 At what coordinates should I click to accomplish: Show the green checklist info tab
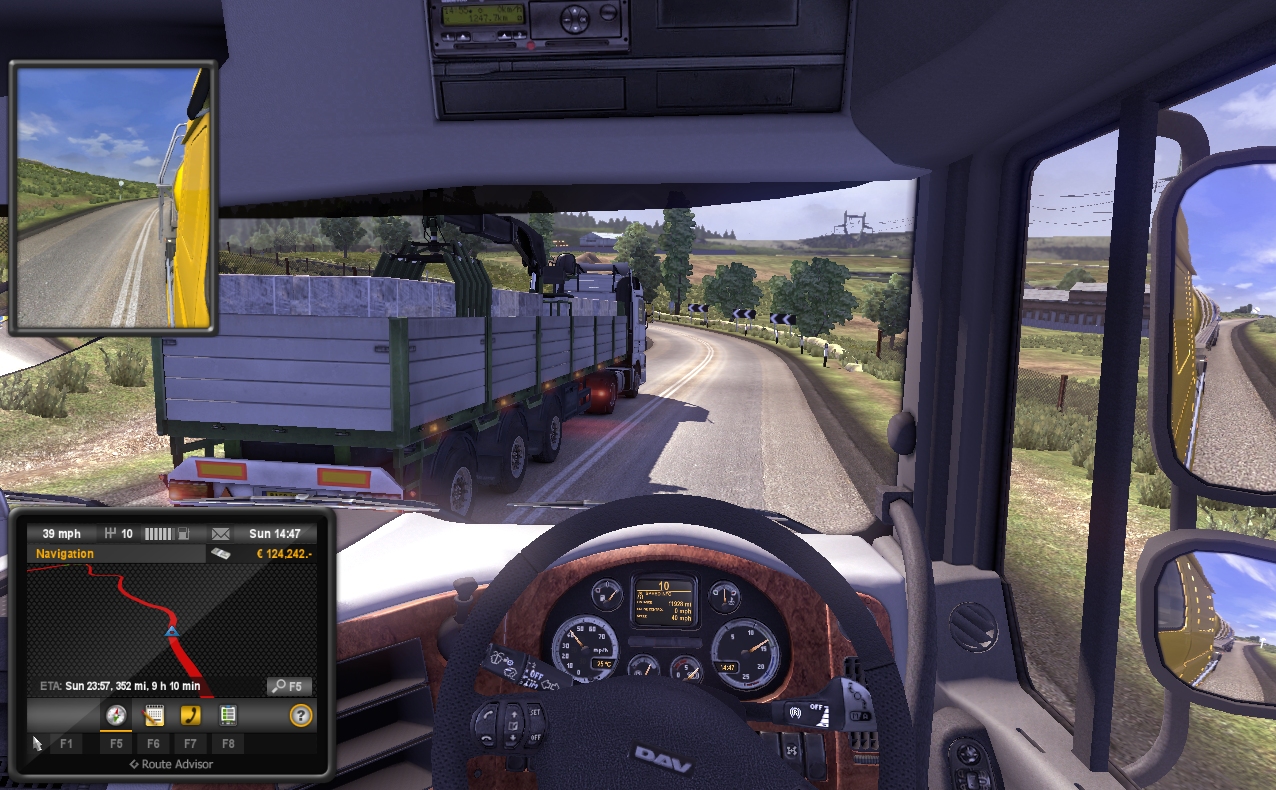coord(228,715)
